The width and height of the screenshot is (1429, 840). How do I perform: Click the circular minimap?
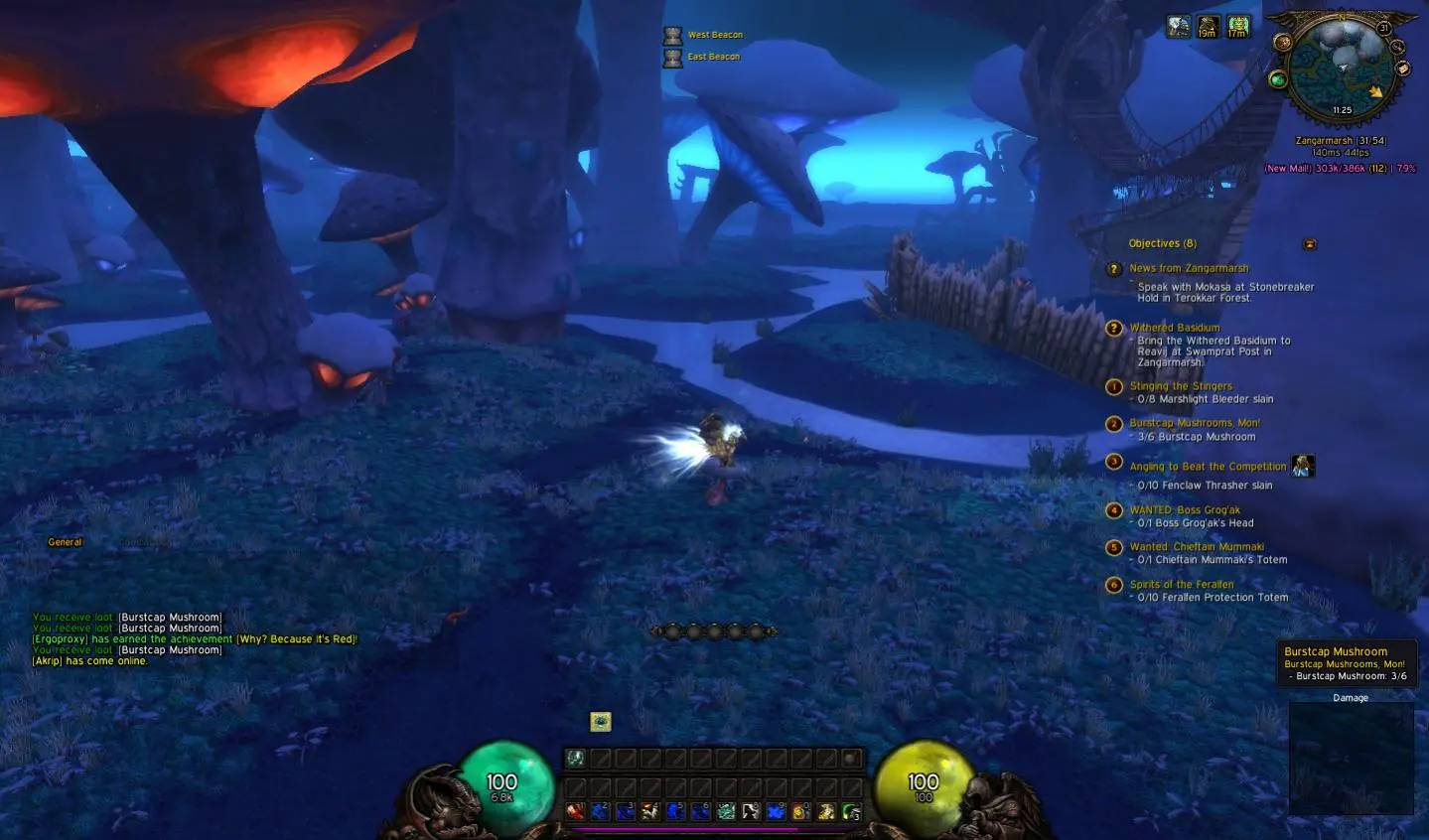(1342, 66)
